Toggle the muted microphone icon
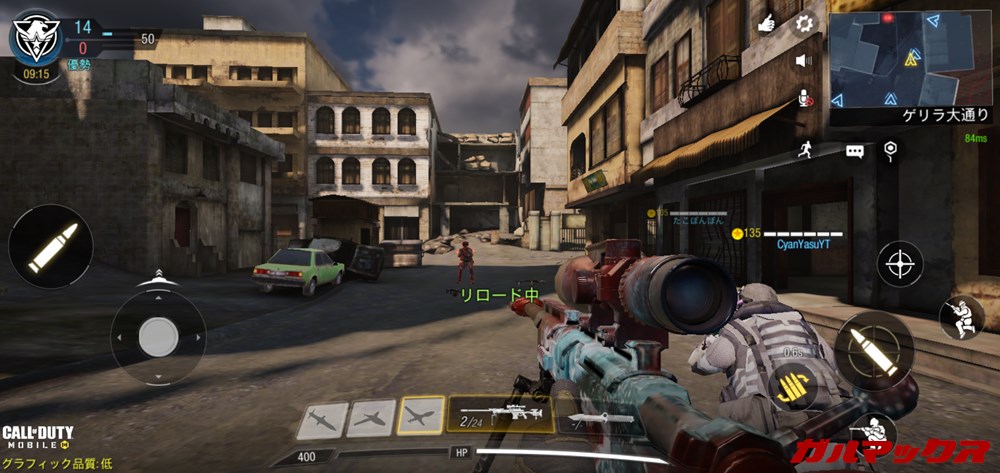The width and height of the screenshot is (1000, 473). [x=803, y=98]
